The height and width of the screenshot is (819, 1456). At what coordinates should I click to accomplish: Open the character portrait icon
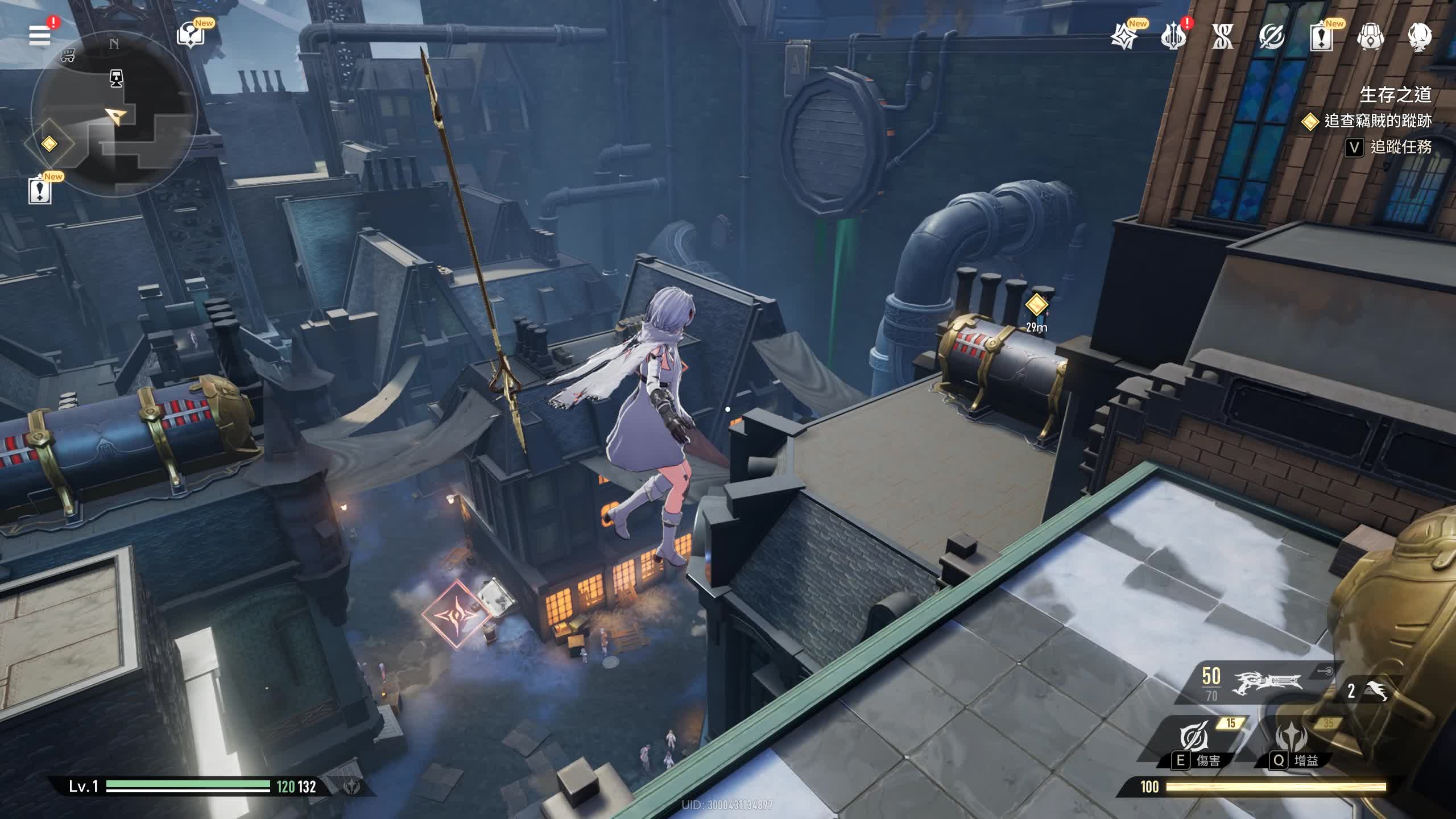(x=1419, y=38)
